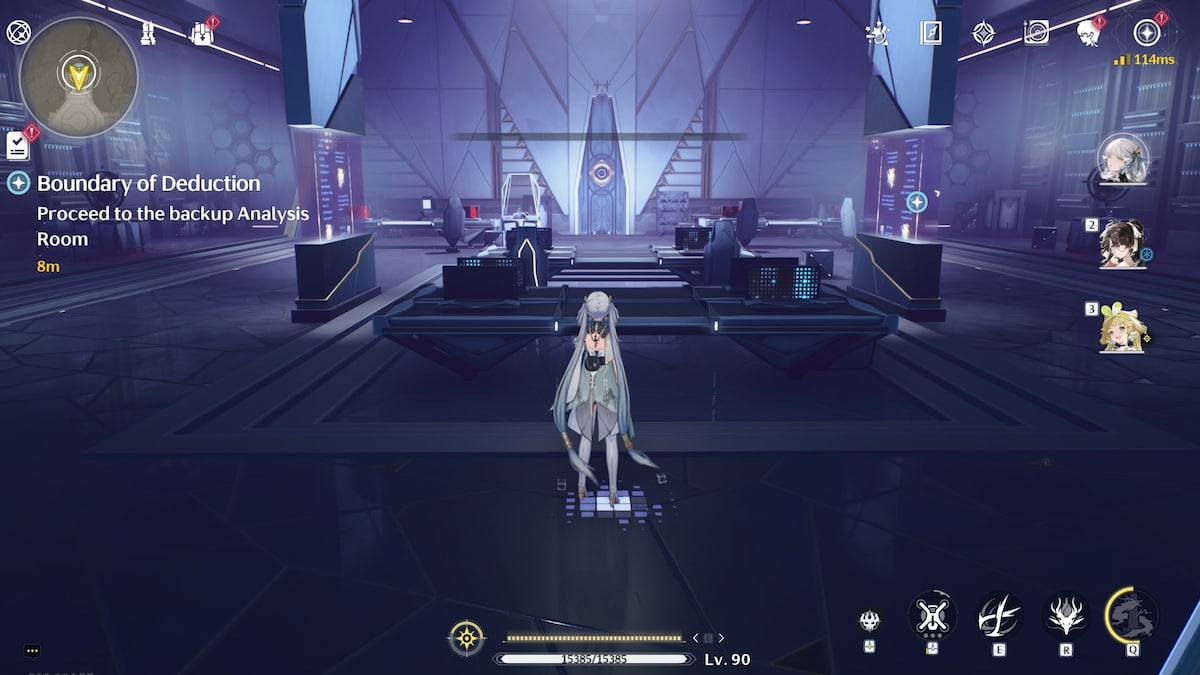Open the quest checklist icon below minimap
The image size is (1200, 675).
click(17, 146)
